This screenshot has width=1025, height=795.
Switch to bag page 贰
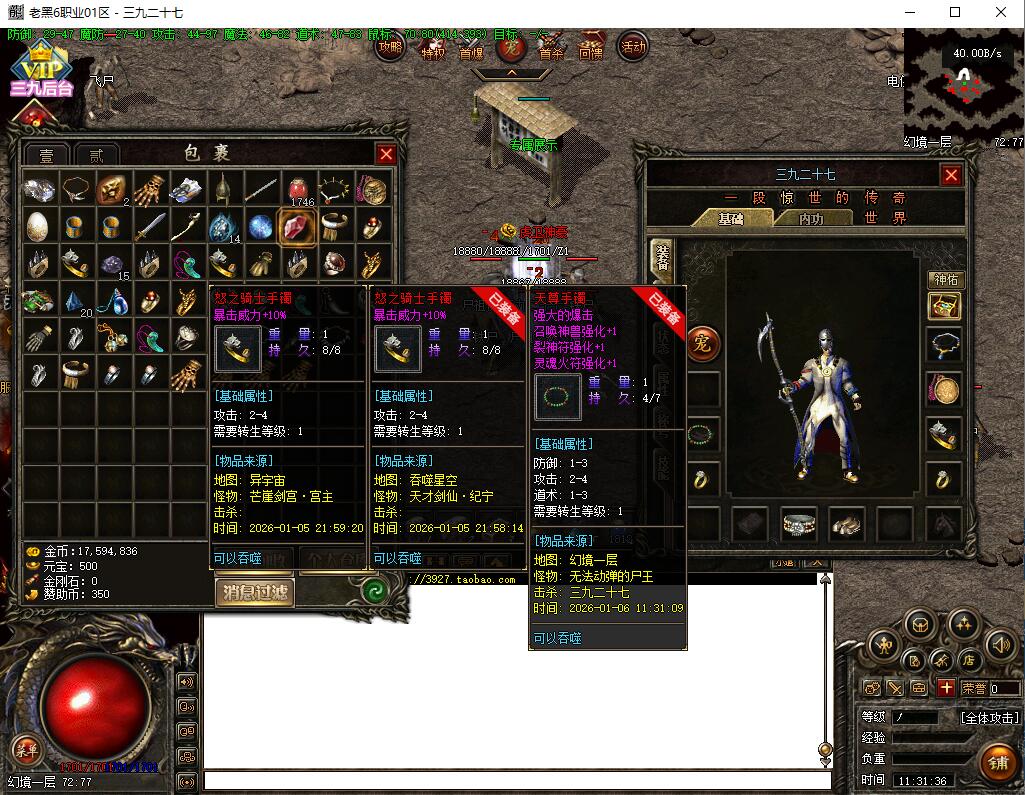tap(97, 156)
